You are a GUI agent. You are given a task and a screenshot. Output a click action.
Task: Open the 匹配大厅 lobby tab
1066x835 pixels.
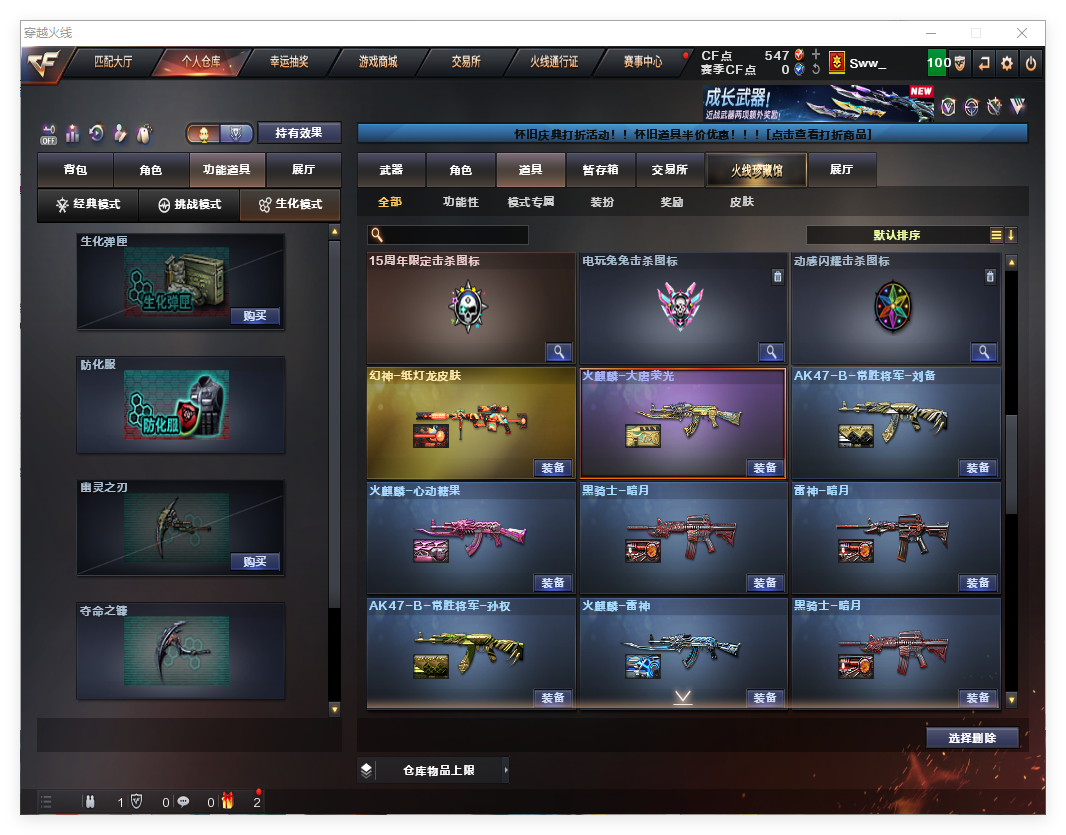113,62
